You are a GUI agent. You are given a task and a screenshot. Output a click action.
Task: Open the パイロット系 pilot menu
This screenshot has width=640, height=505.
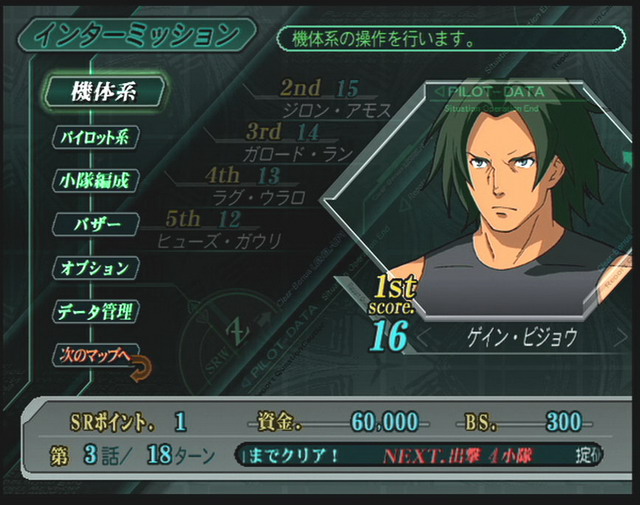[x=96, y=137]
